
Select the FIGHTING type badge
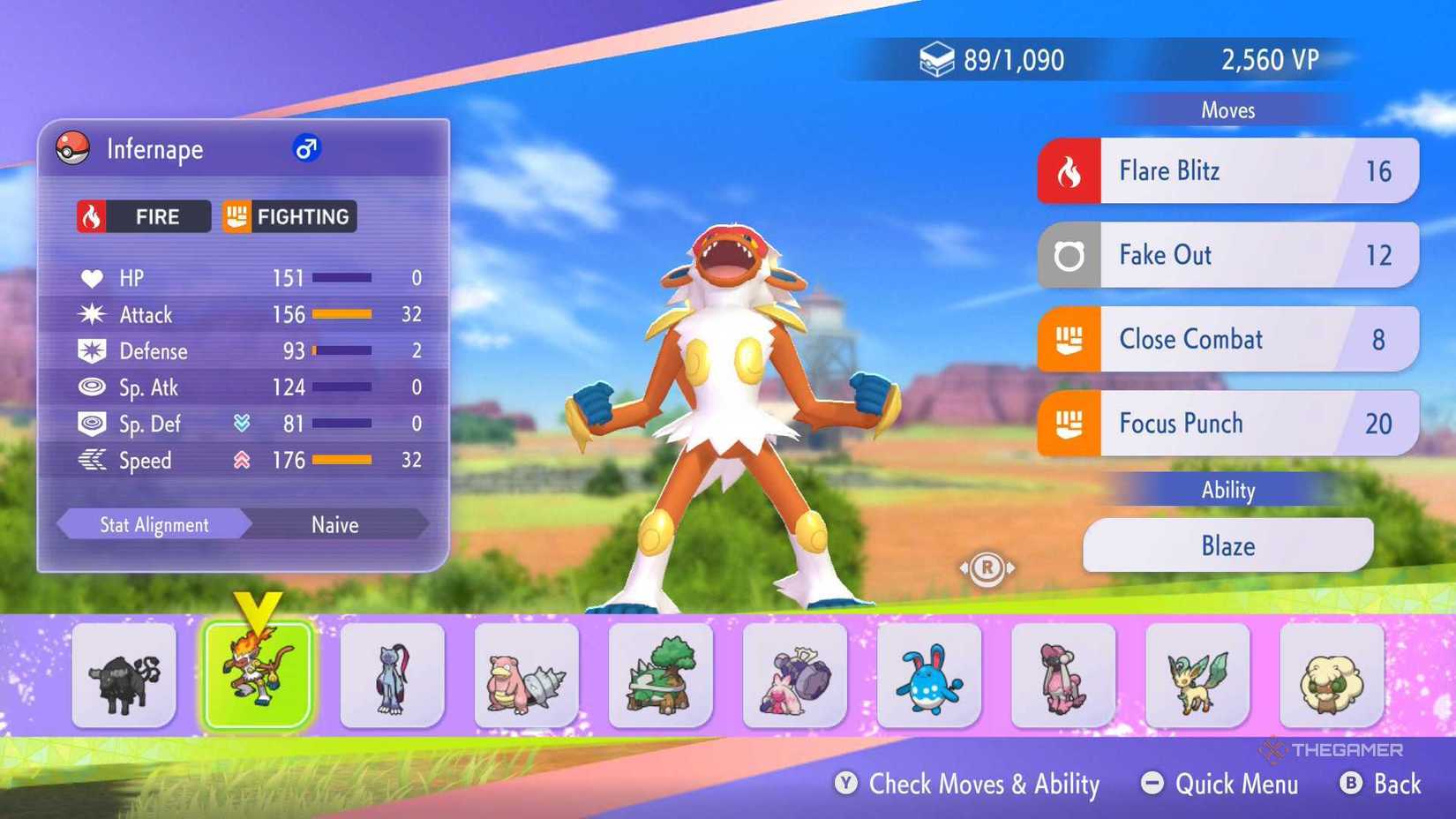pos(289,215)
